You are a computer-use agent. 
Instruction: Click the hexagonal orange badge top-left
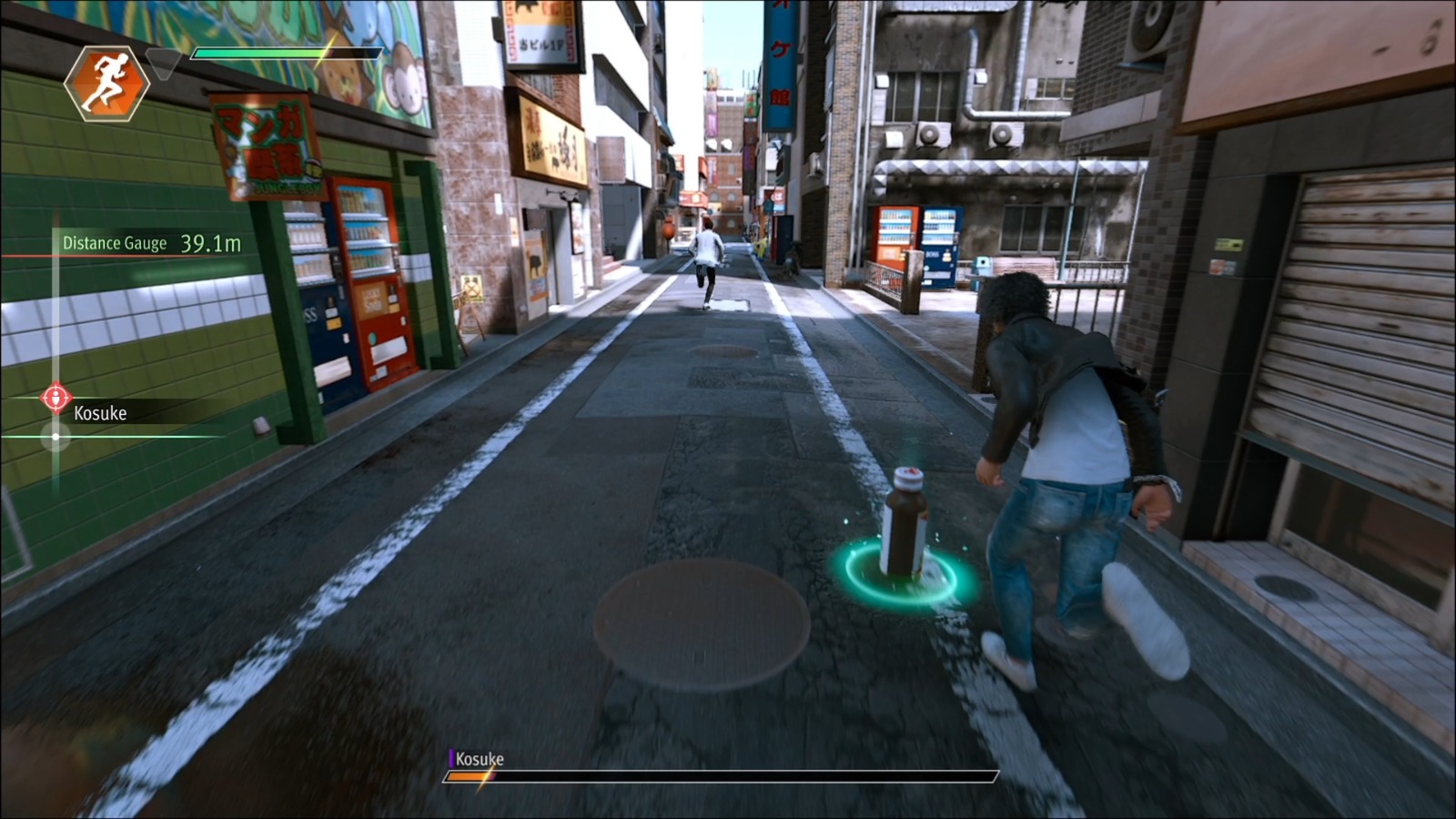tap(106, 84)
